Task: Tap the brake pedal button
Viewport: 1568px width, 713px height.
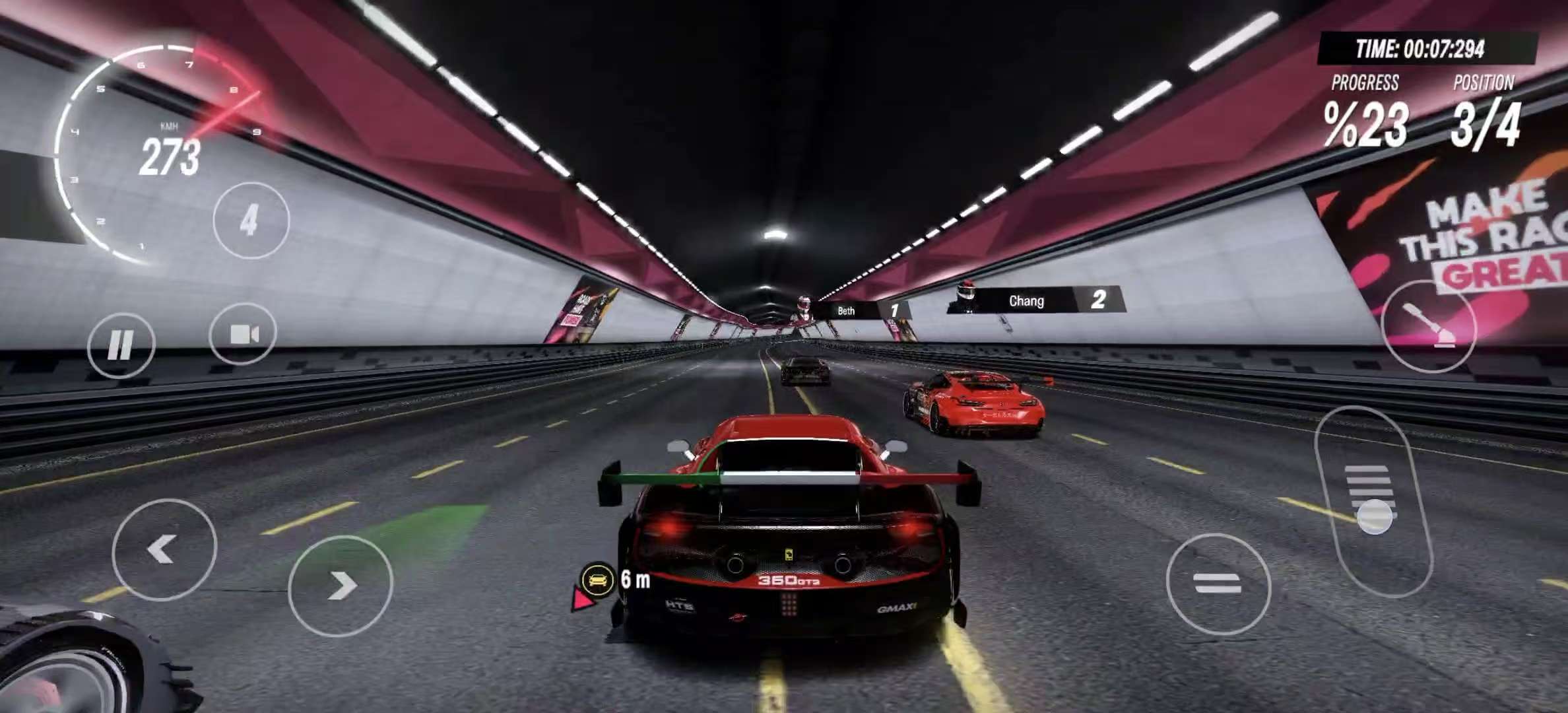Action: click(x=1218, y=584)
